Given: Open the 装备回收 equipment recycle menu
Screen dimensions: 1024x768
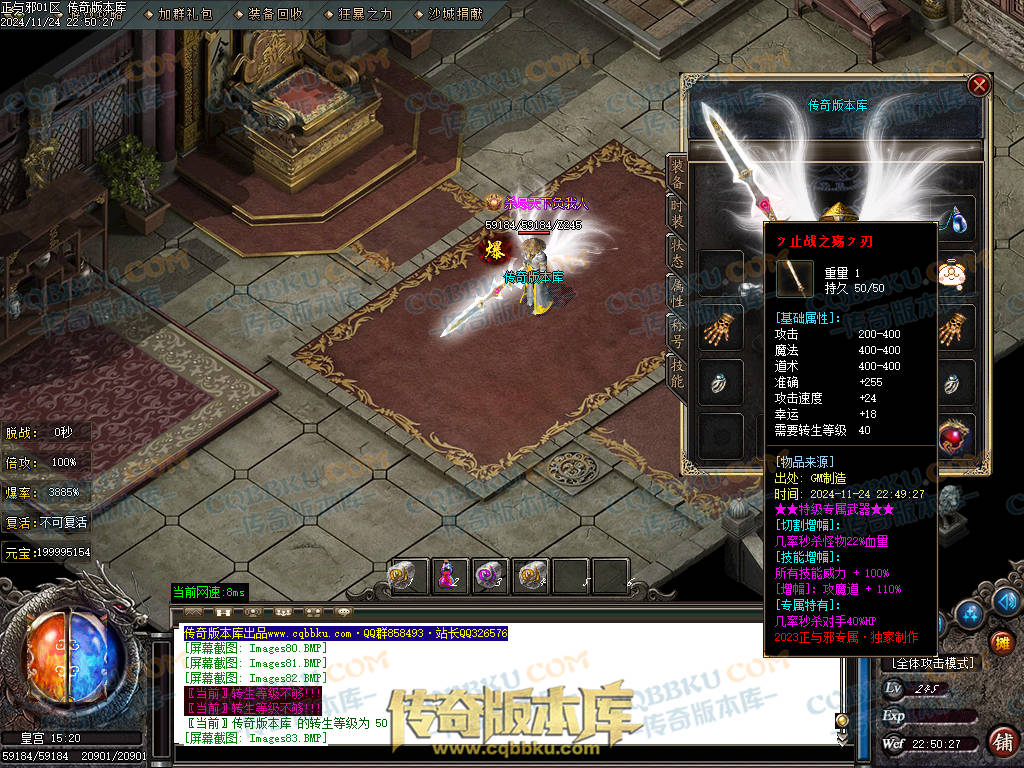Looking at the screenshot, I should (275, 14).
